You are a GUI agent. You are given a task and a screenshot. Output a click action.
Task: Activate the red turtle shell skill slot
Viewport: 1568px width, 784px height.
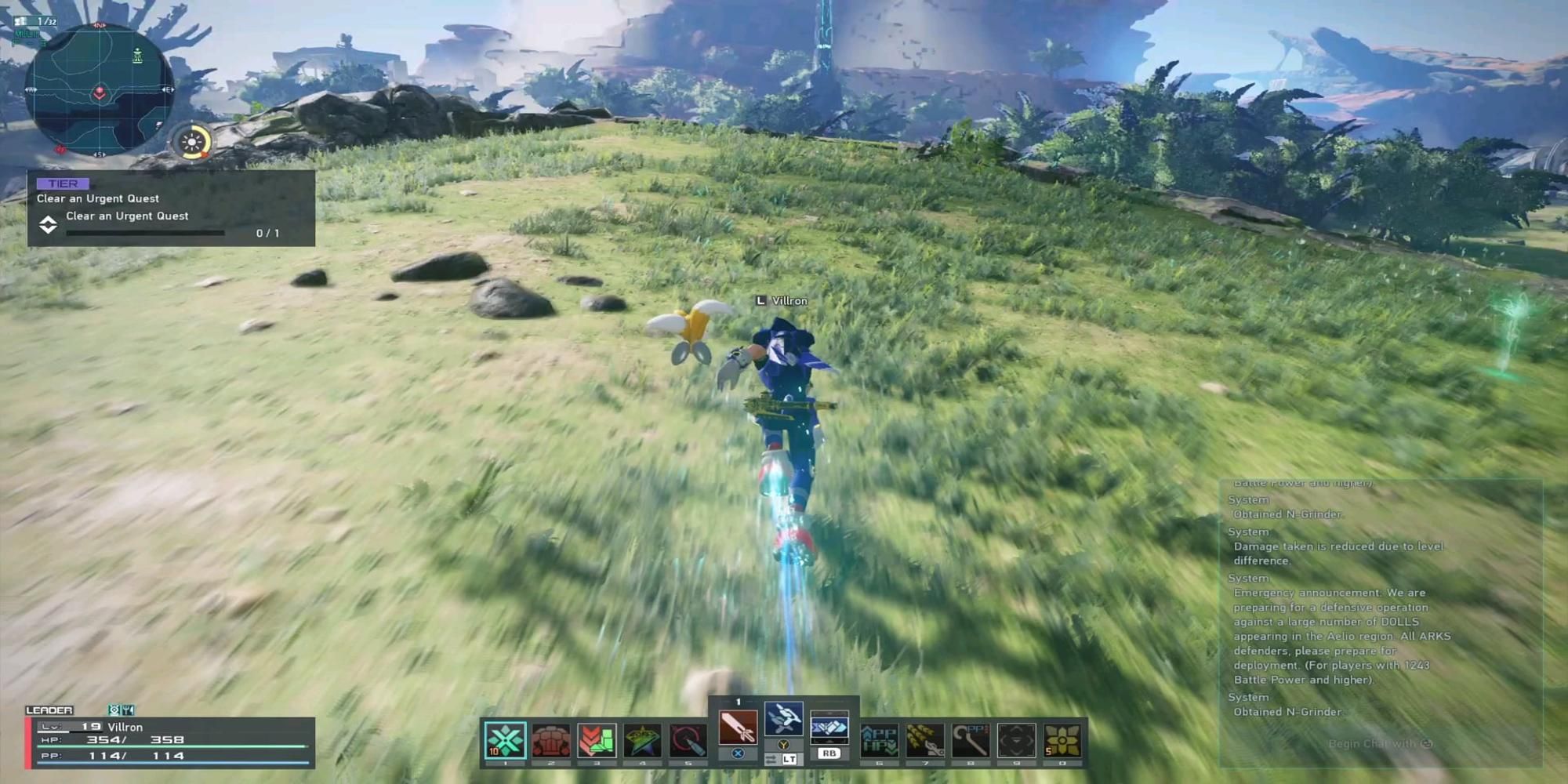(550, 740)
